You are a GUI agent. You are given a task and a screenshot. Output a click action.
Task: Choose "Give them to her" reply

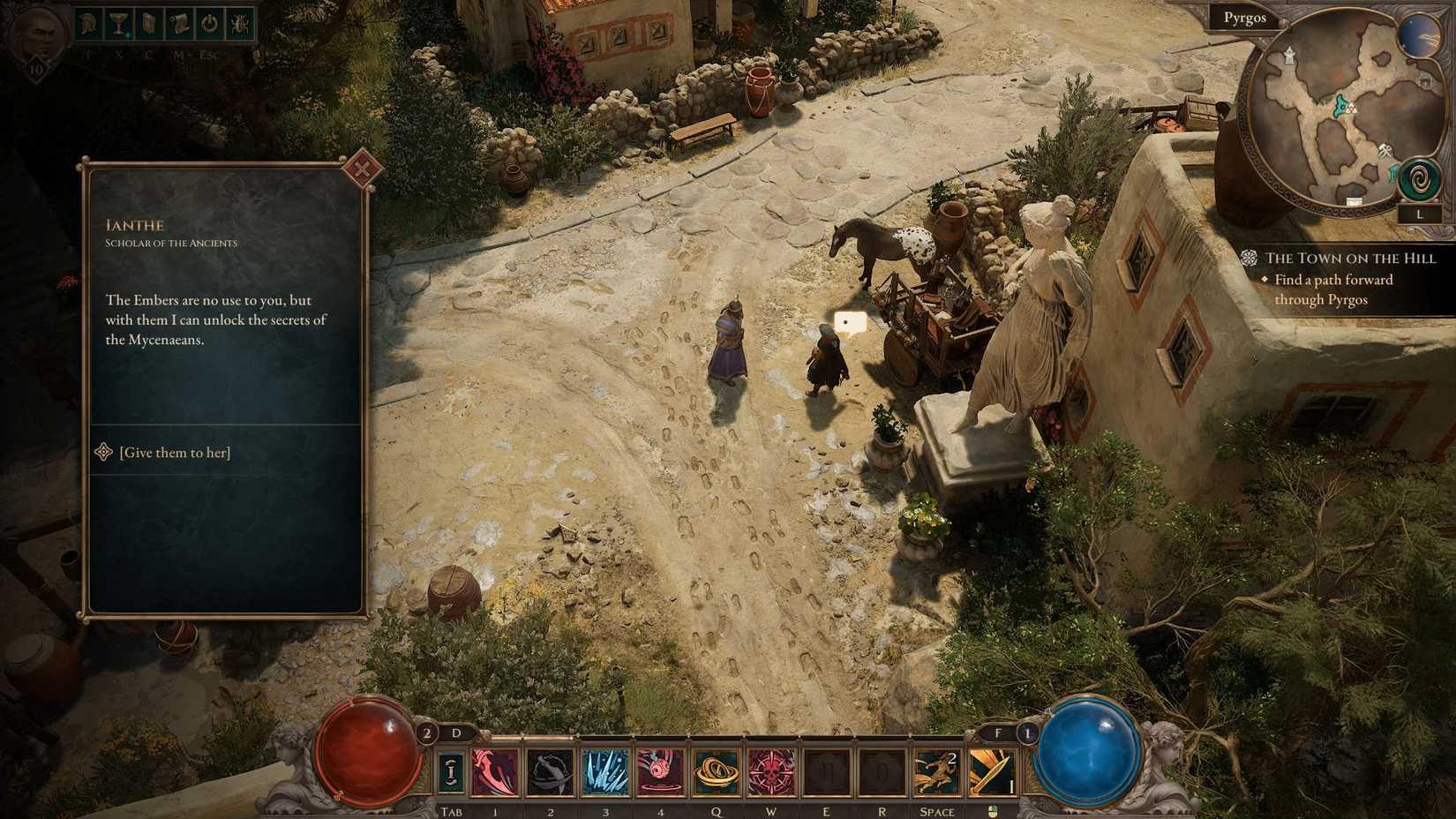point(175,453)
